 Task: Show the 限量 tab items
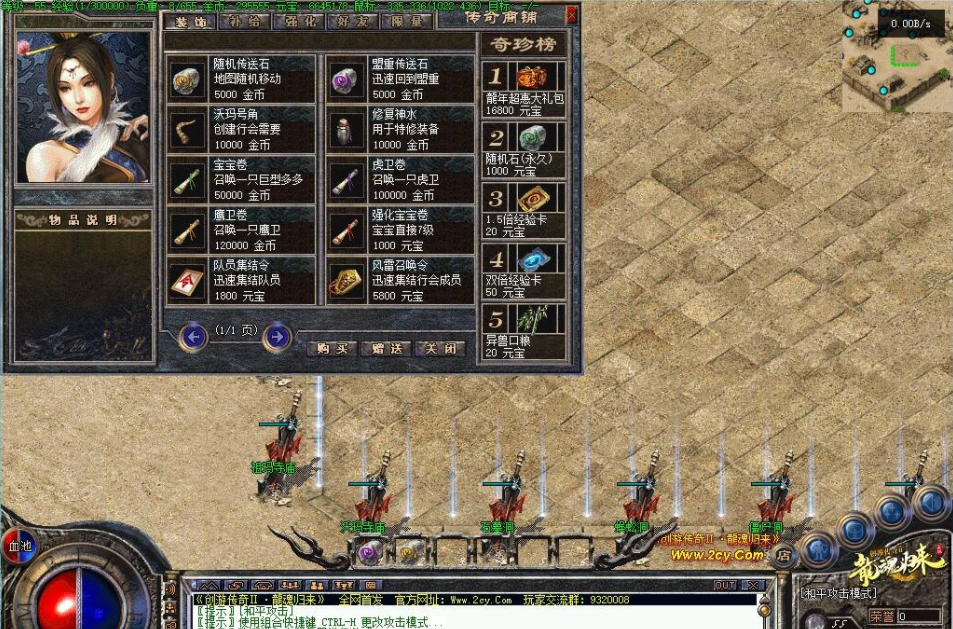pyautogui.click(x=407, y=20)
